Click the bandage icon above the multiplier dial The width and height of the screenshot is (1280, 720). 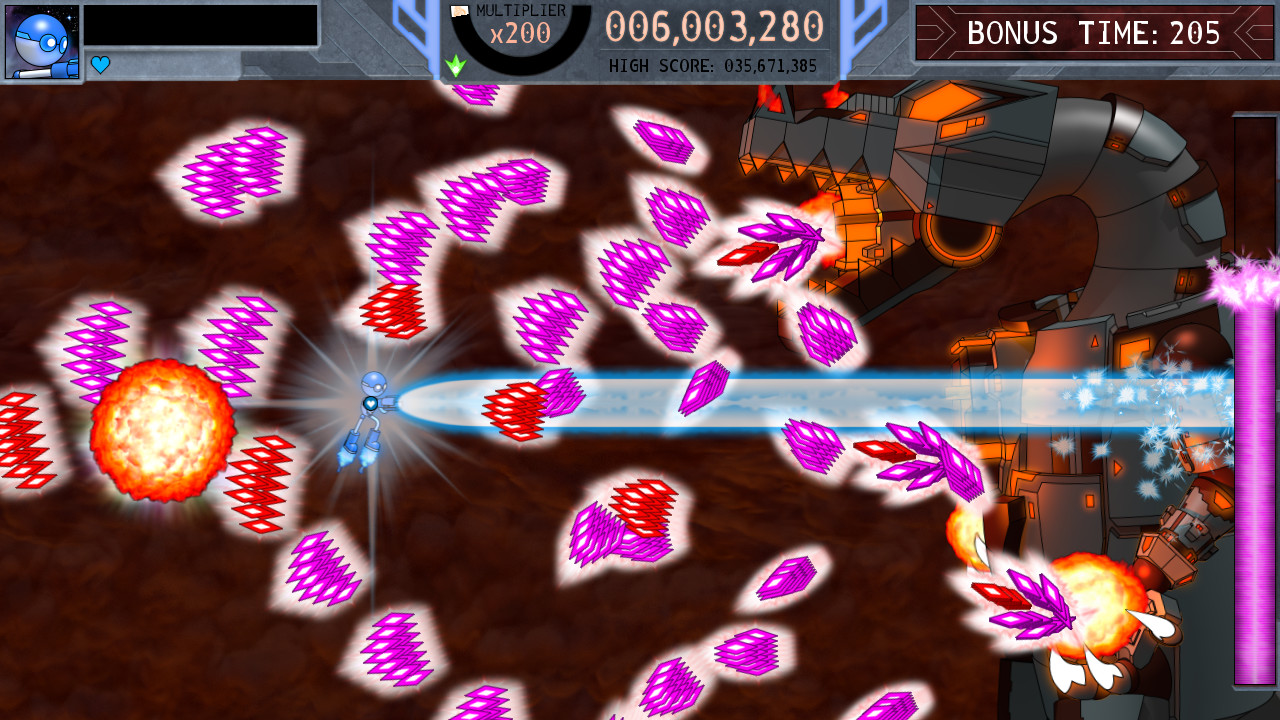[x=460, y=10]
